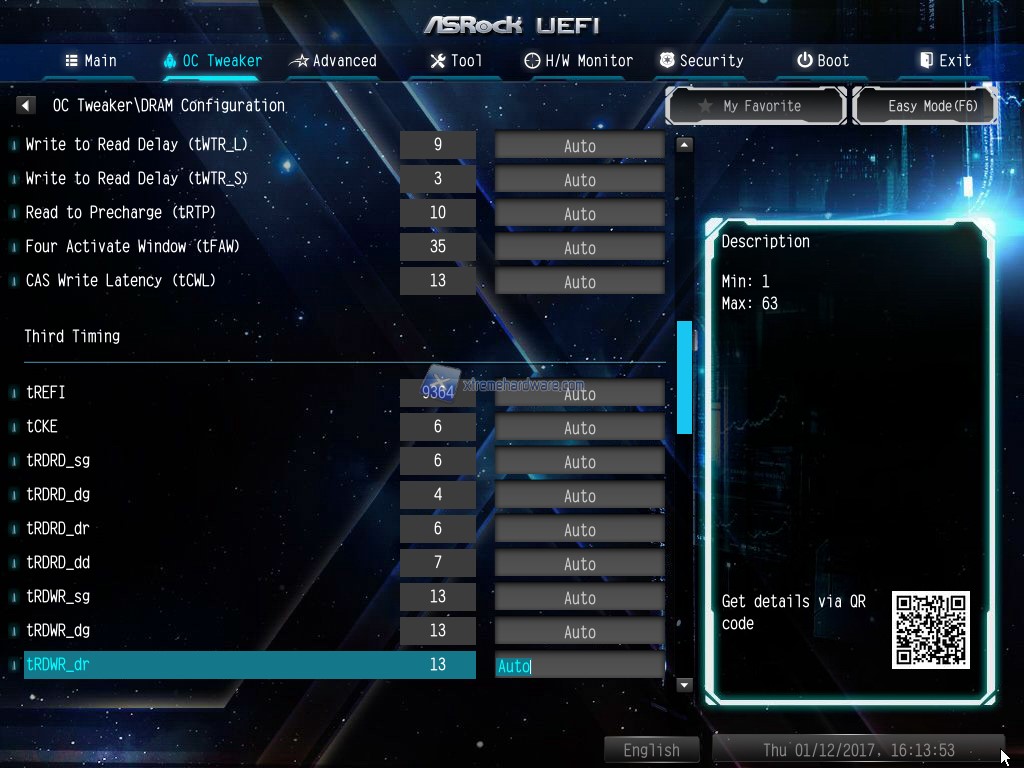Select the Tool tab
The image size is (1024, 768).
pos(456,61)
